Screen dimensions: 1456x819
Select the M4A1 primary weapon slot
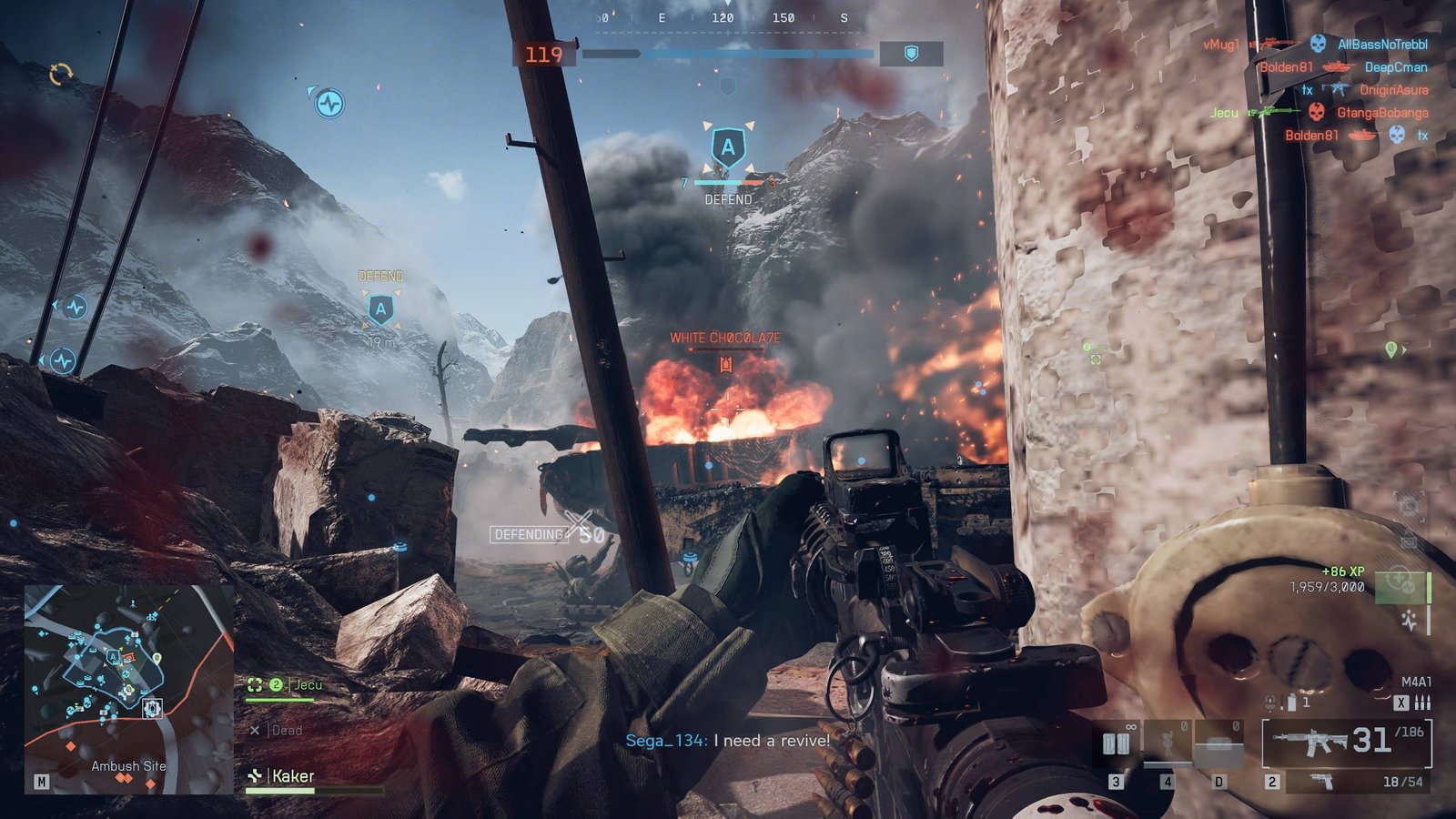click(x=1346, y=743)
